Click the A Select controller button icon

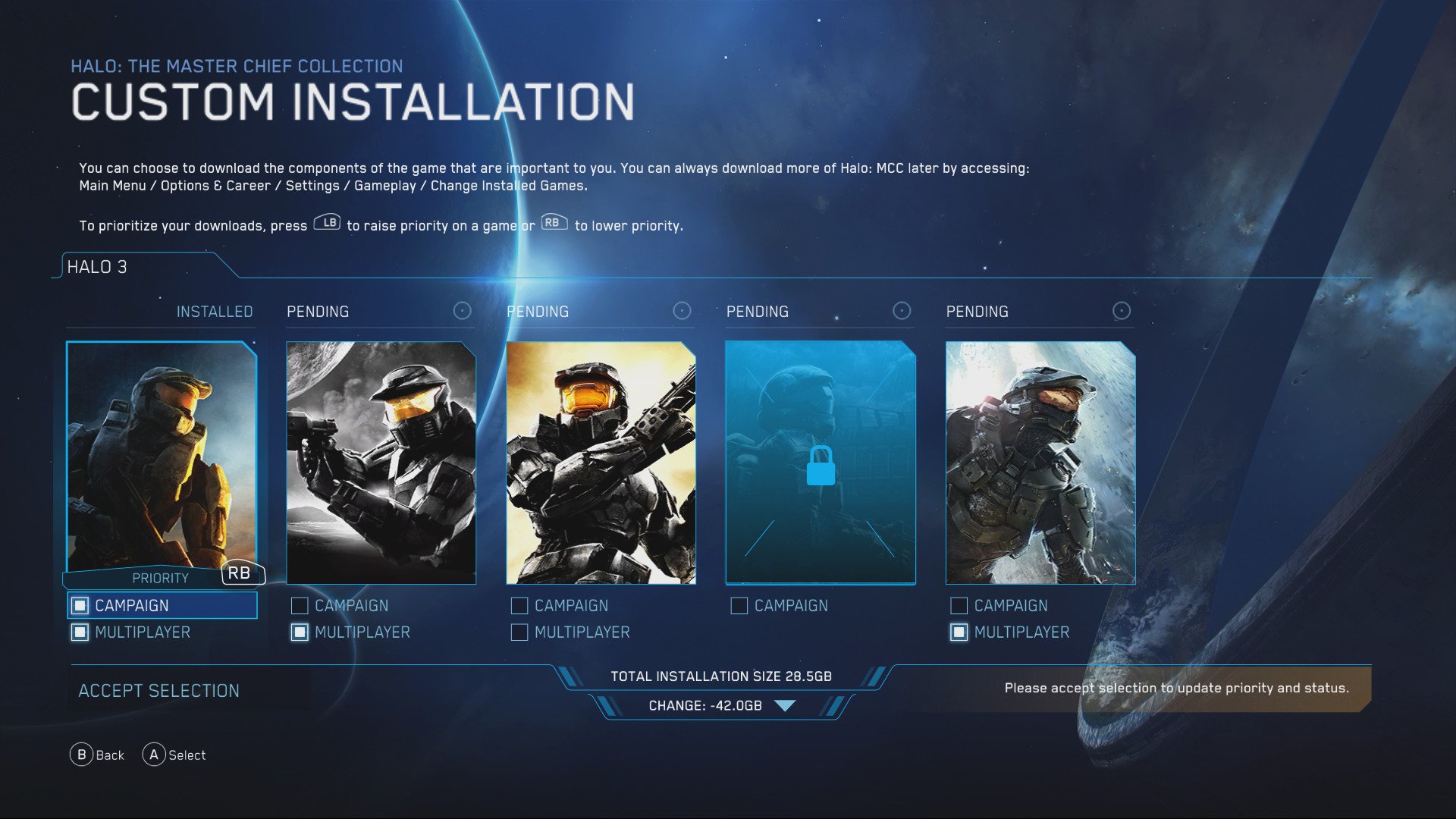[x=154, y=755]
